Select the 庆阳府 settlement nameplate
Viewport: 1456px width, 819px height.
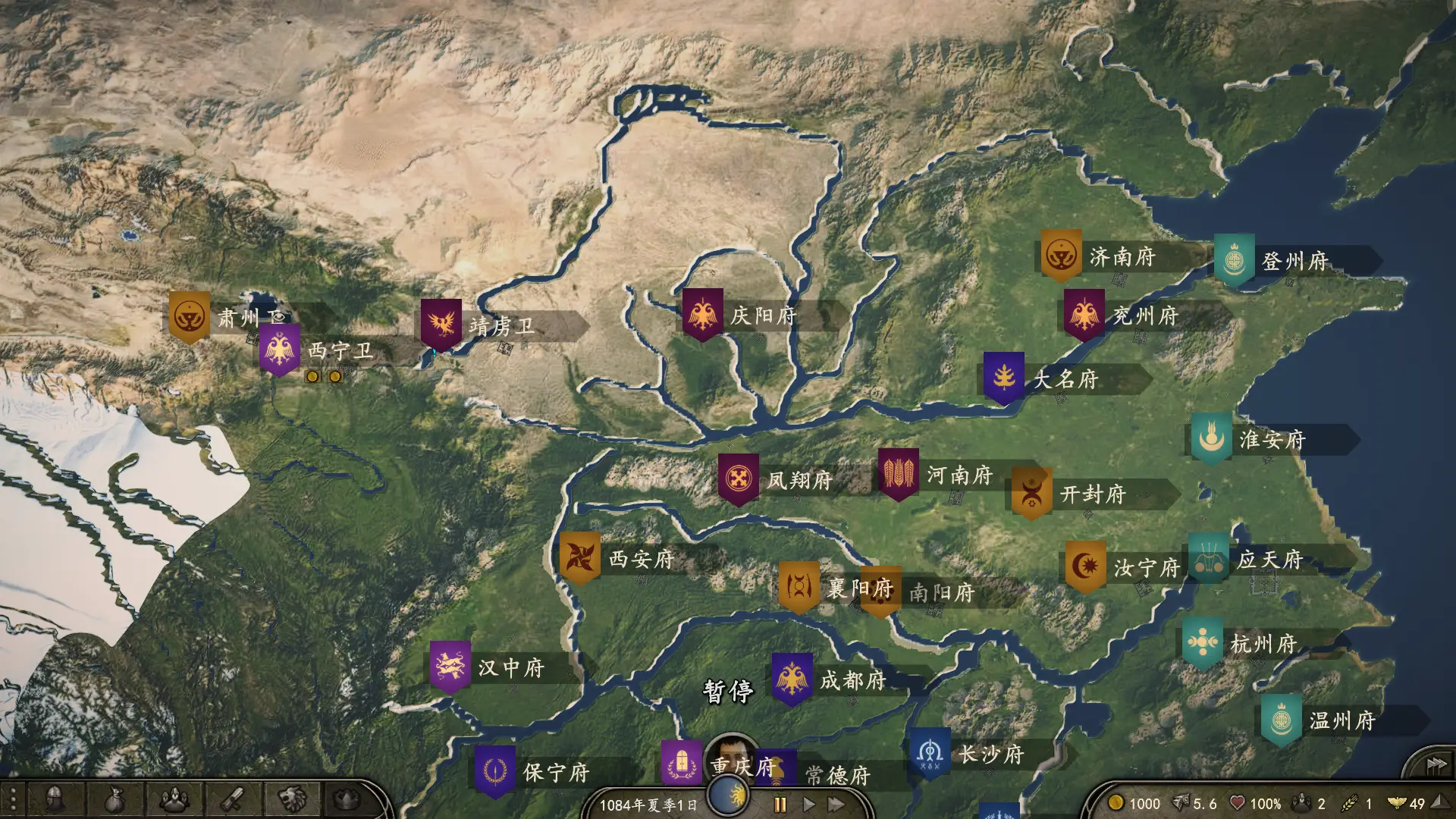click(x=763, y=315)
